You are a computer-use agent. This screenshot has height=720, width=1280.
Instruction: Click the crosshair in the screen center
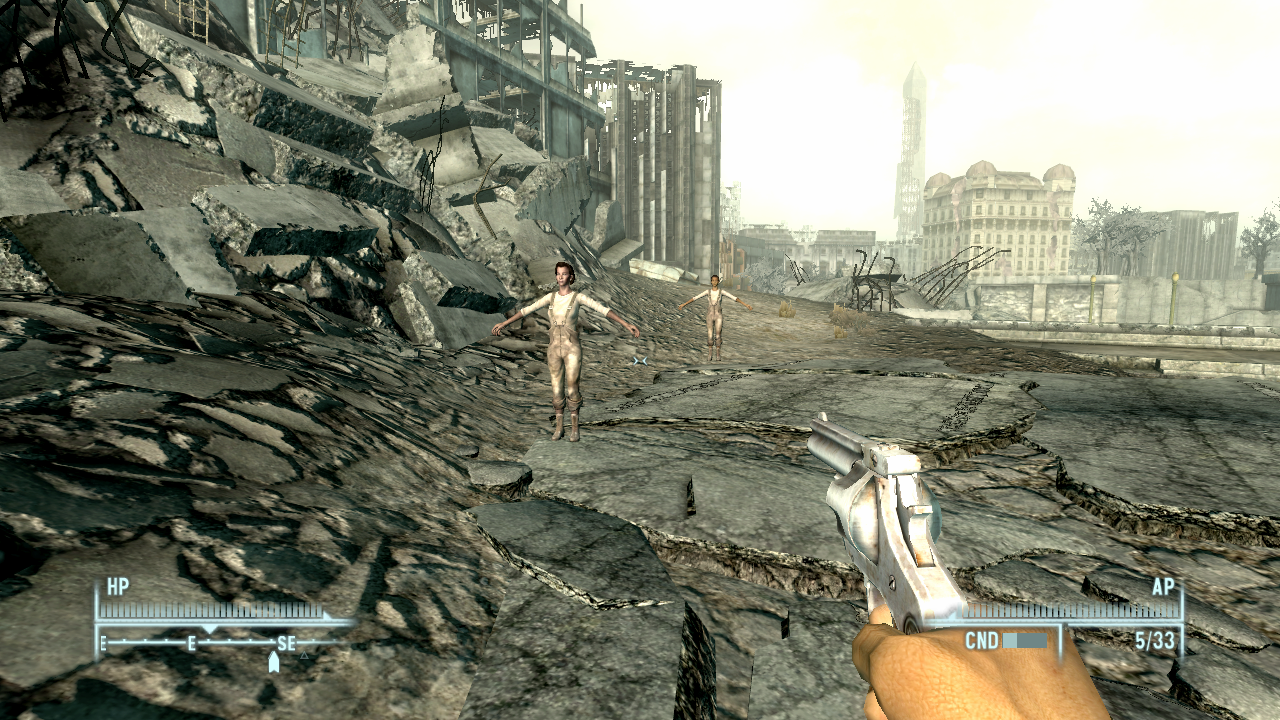(640, 360)
